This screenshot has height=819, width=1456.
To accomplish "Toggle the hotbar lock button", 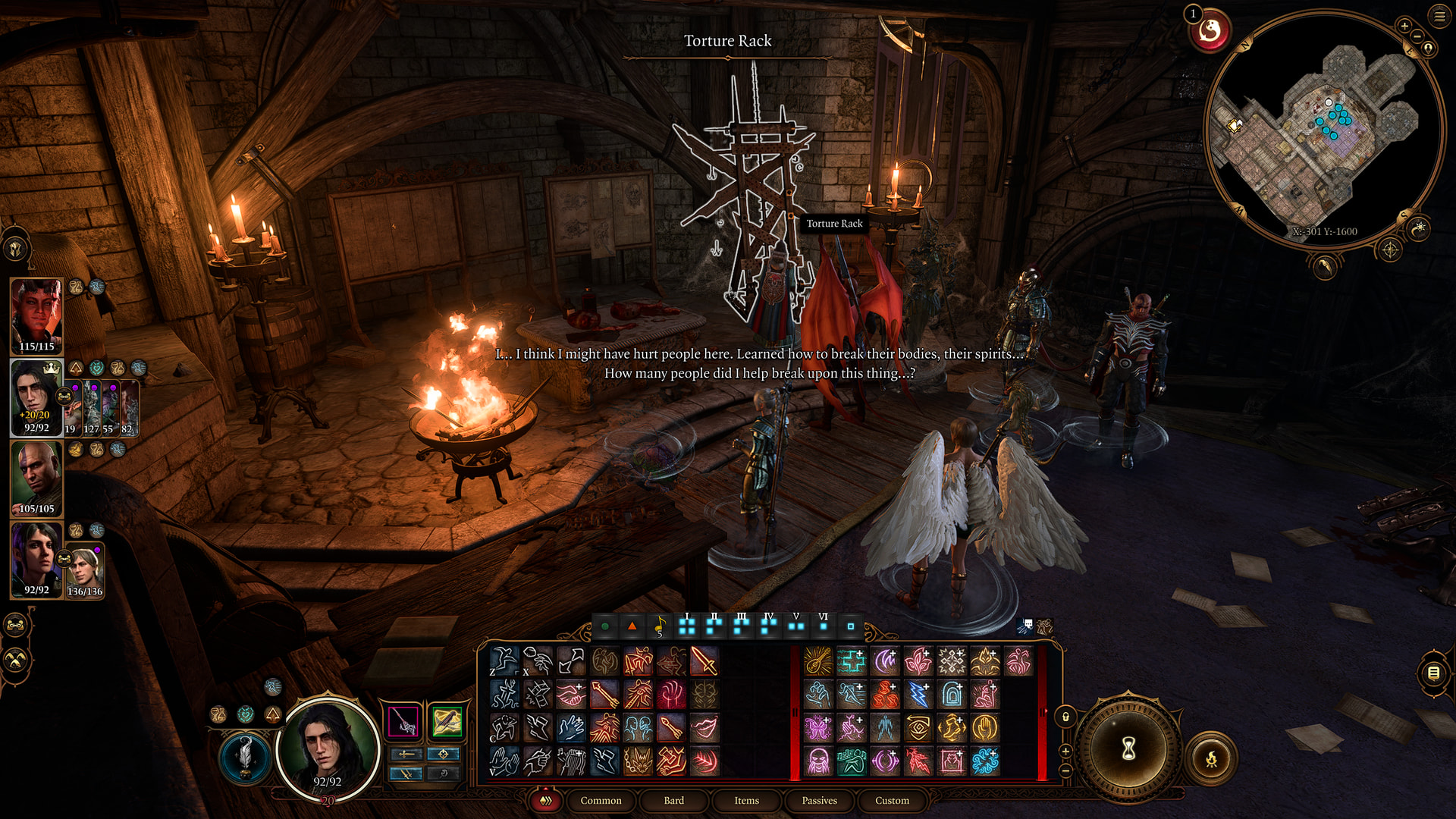I will click(1065, 717).
